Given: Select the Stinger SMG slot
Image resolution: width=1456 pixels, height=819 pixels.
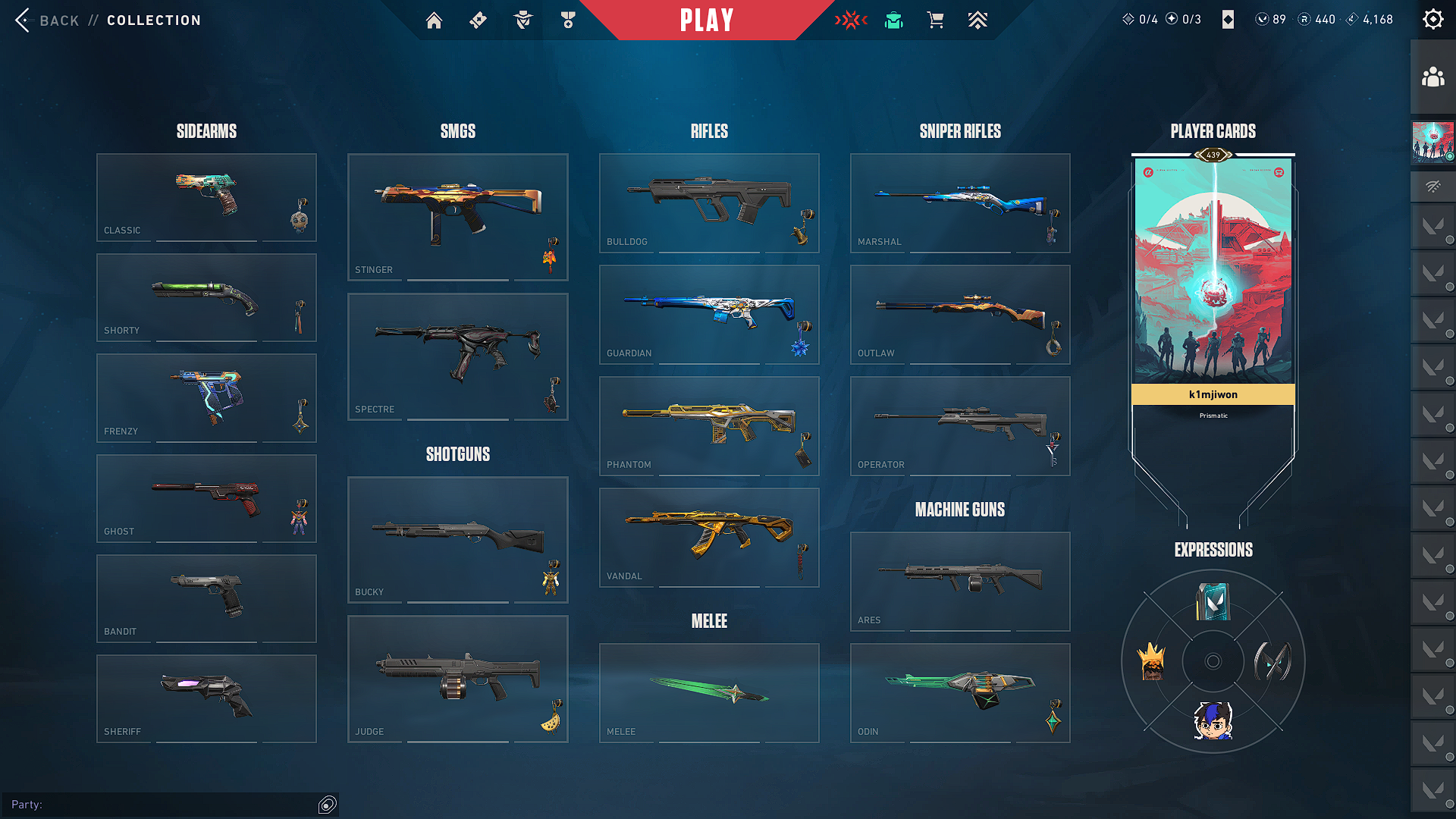Looking at the screenshot, I should [x=457, y=217].
